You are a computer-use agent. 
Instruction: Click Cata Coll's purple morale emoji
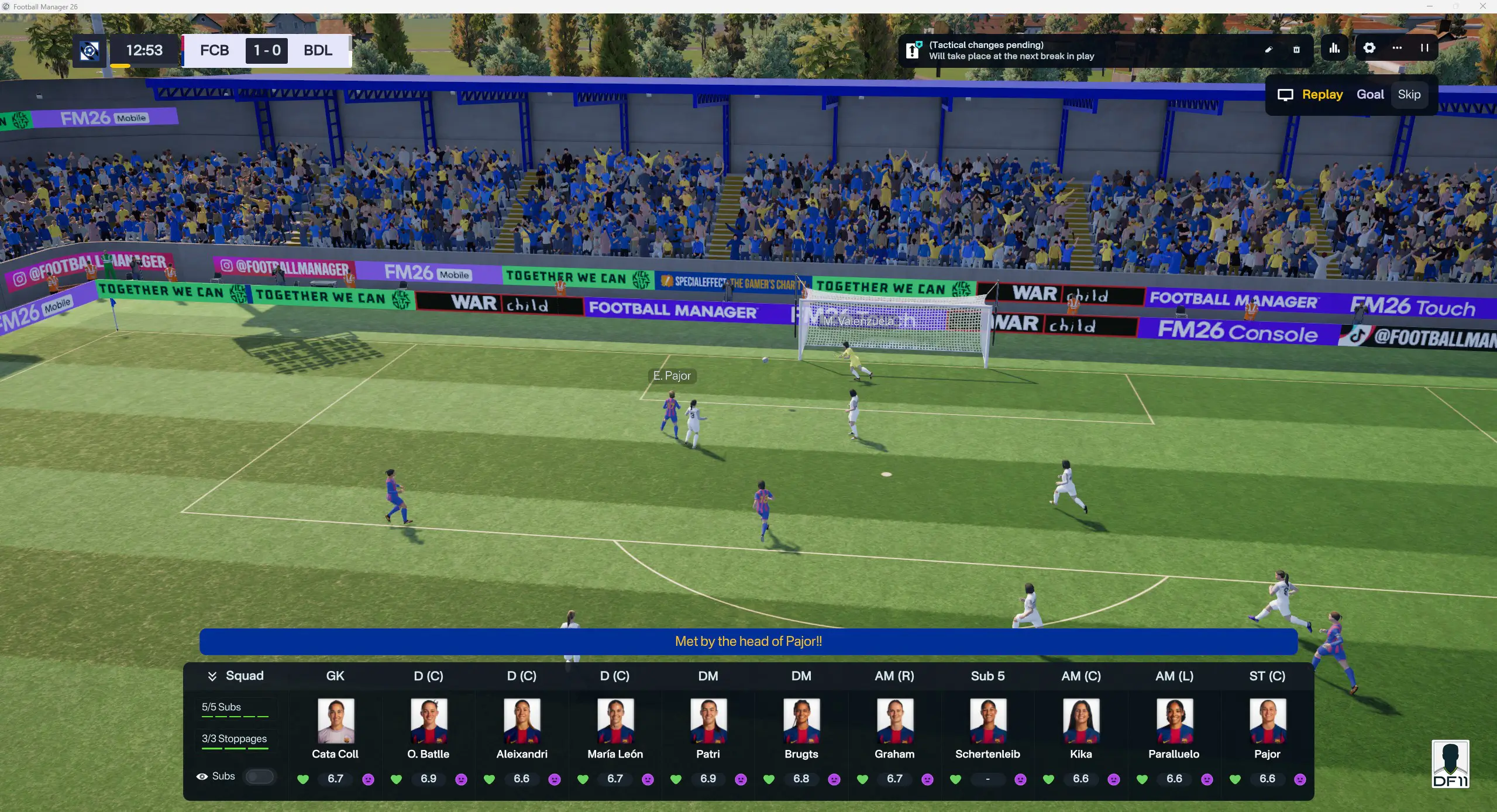(x=369, y=780)
